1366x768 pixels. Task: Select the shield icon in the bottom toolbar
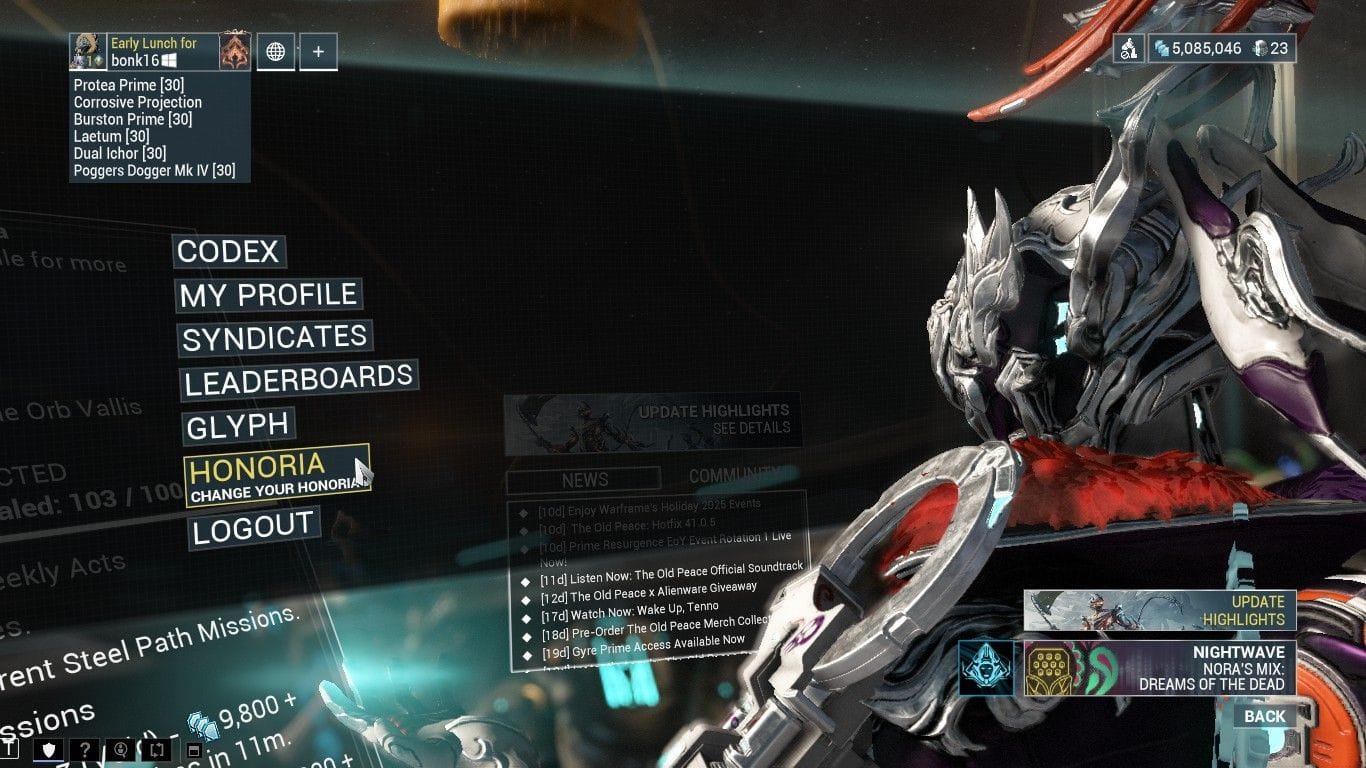(x=48, y=750)
